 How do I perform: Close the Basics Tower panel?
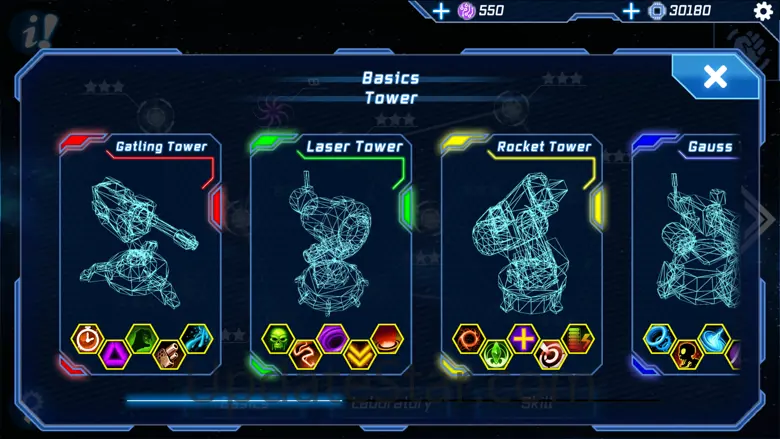714,77
